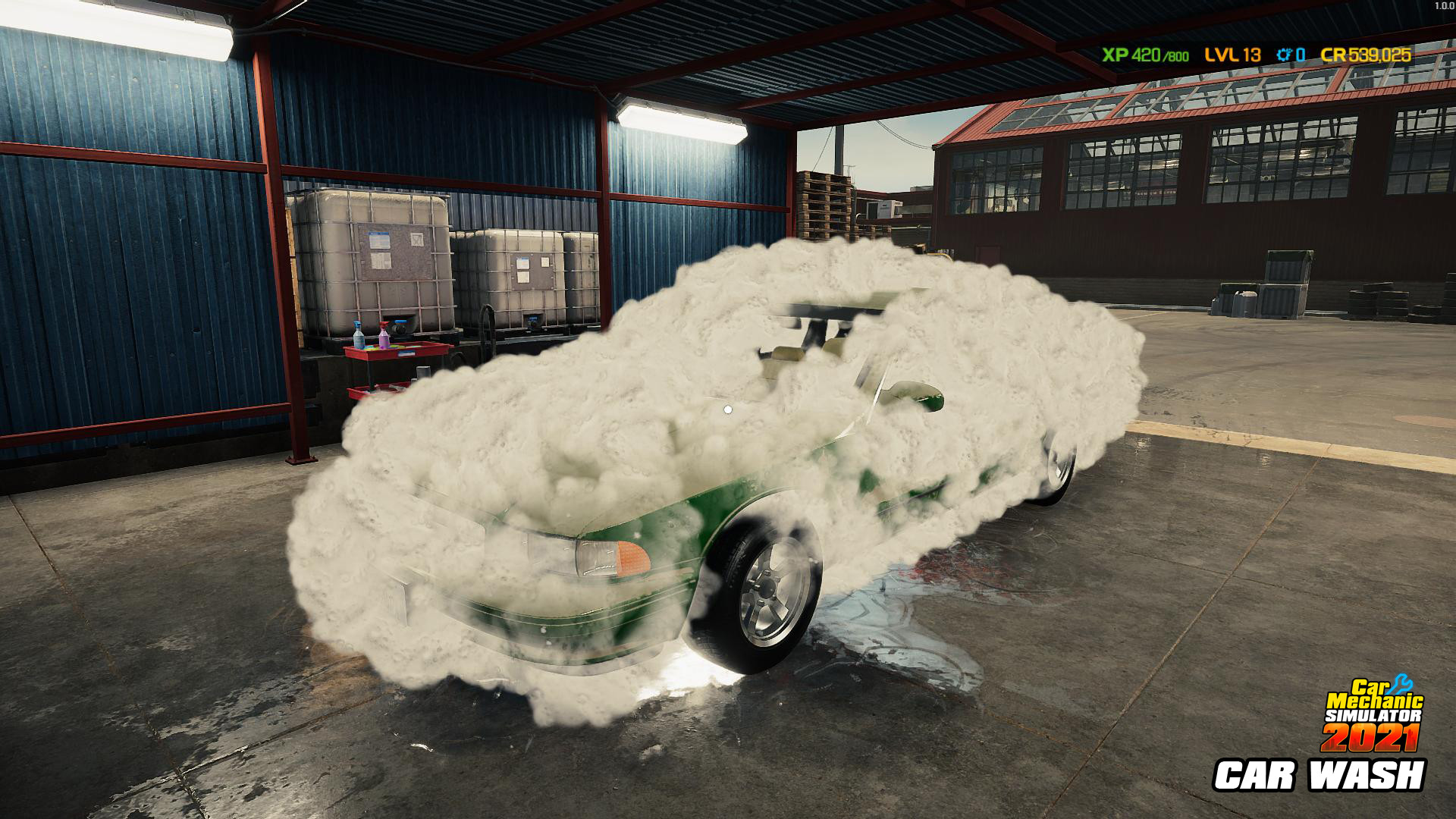Click the white crosshair dot on the car
This screenshot has height=819, width=1456.
pyautogui.click(x=727, y=410)
